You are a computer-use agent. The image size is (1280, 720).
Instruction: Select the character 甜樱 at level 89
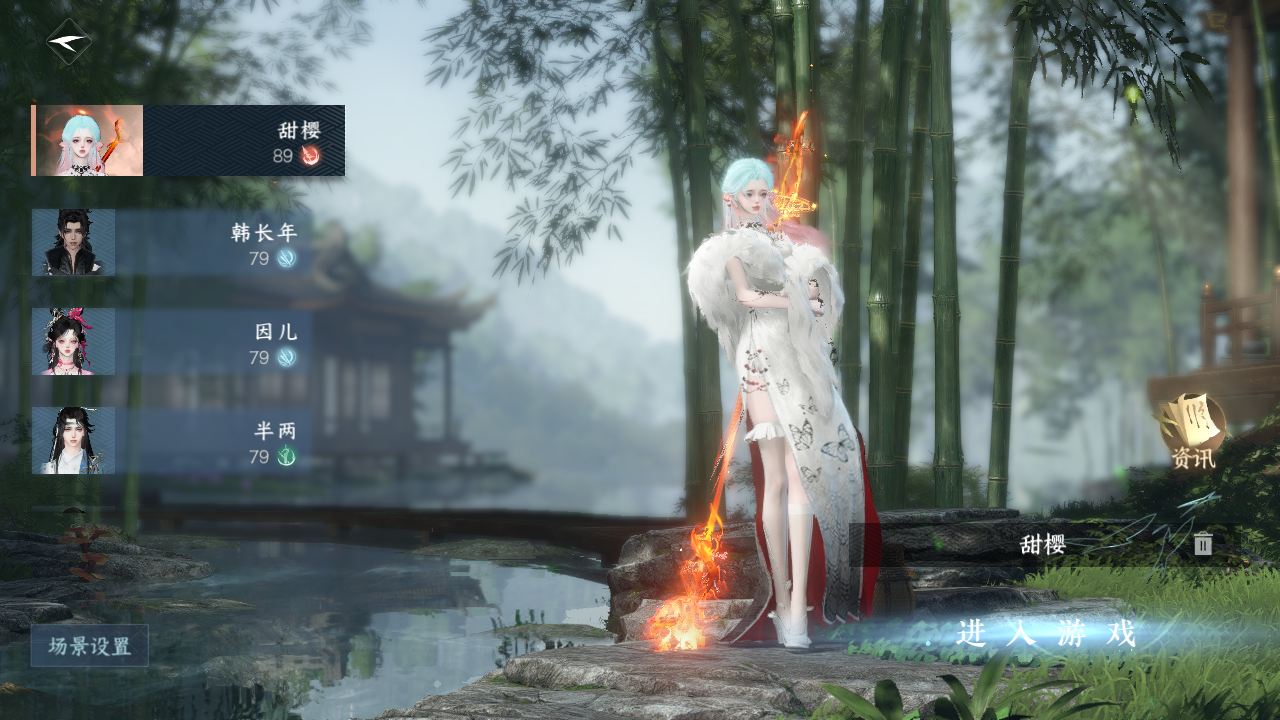189,141
